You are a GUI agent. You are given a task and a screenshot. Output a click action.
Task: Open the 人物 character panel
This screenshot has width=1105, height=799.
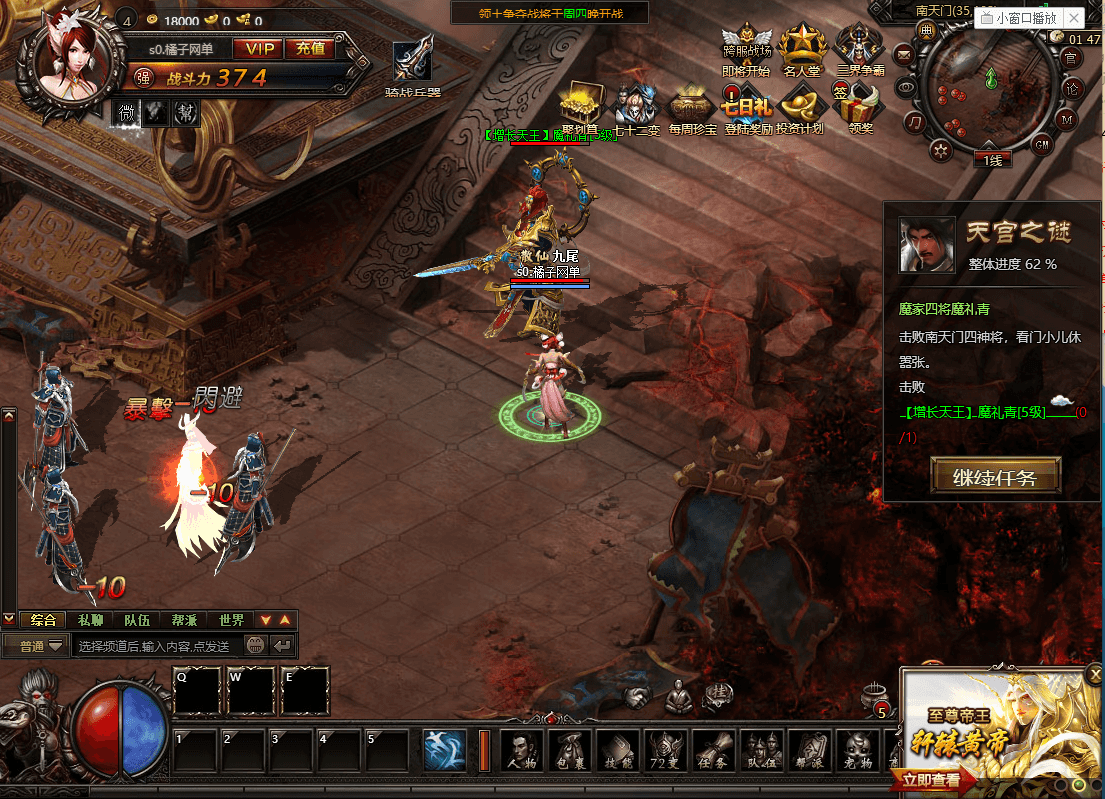[522, 750]
